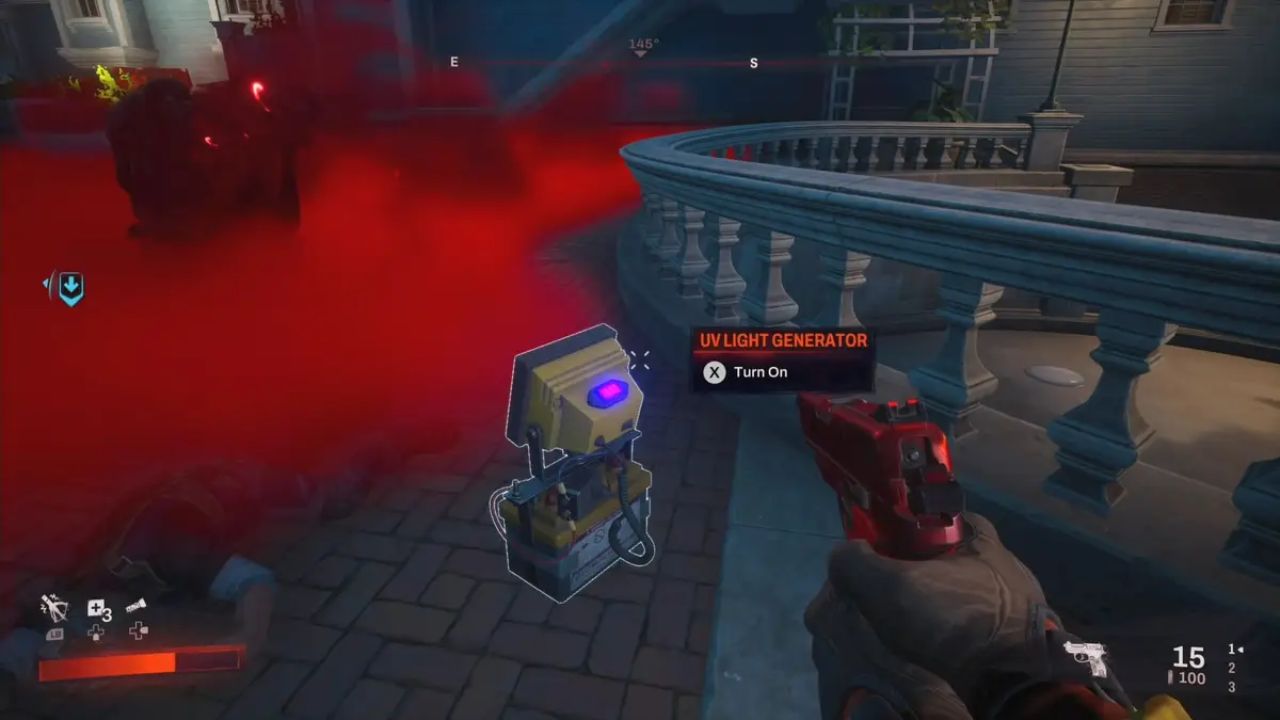The height and width of the screenshot is (720, 1280).
Task: Click the S marker on the compass
Action: click(x=755, y=62)
